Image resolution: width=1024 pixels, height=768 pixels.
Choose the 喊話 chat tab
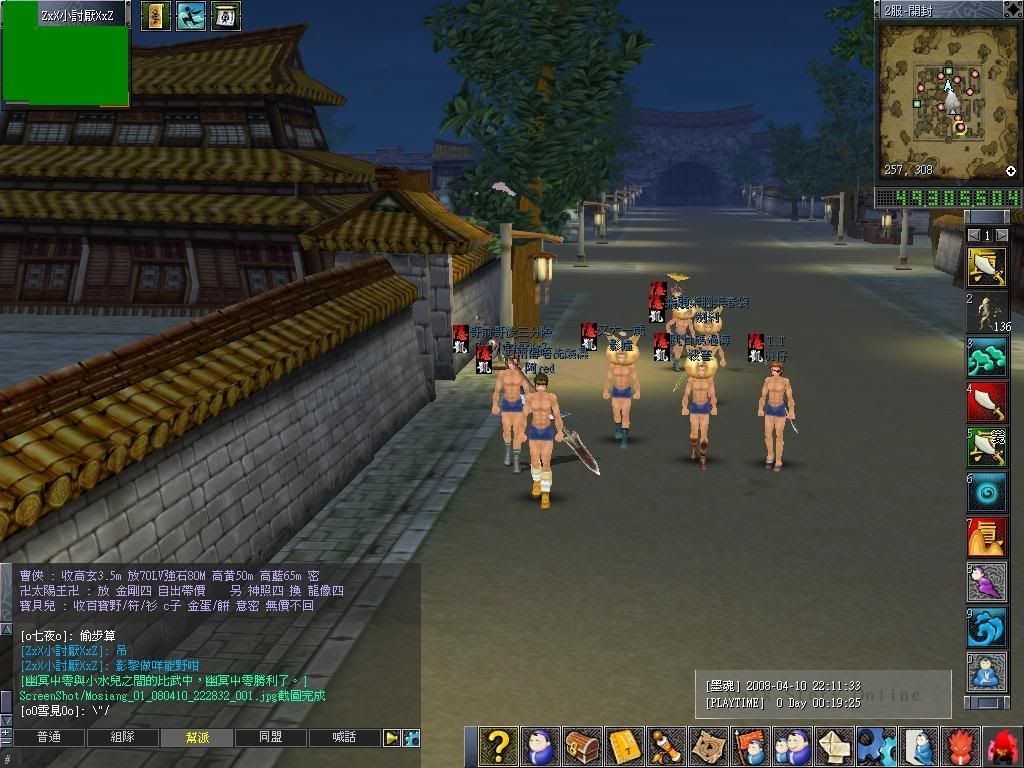click(x=345, y=738)
